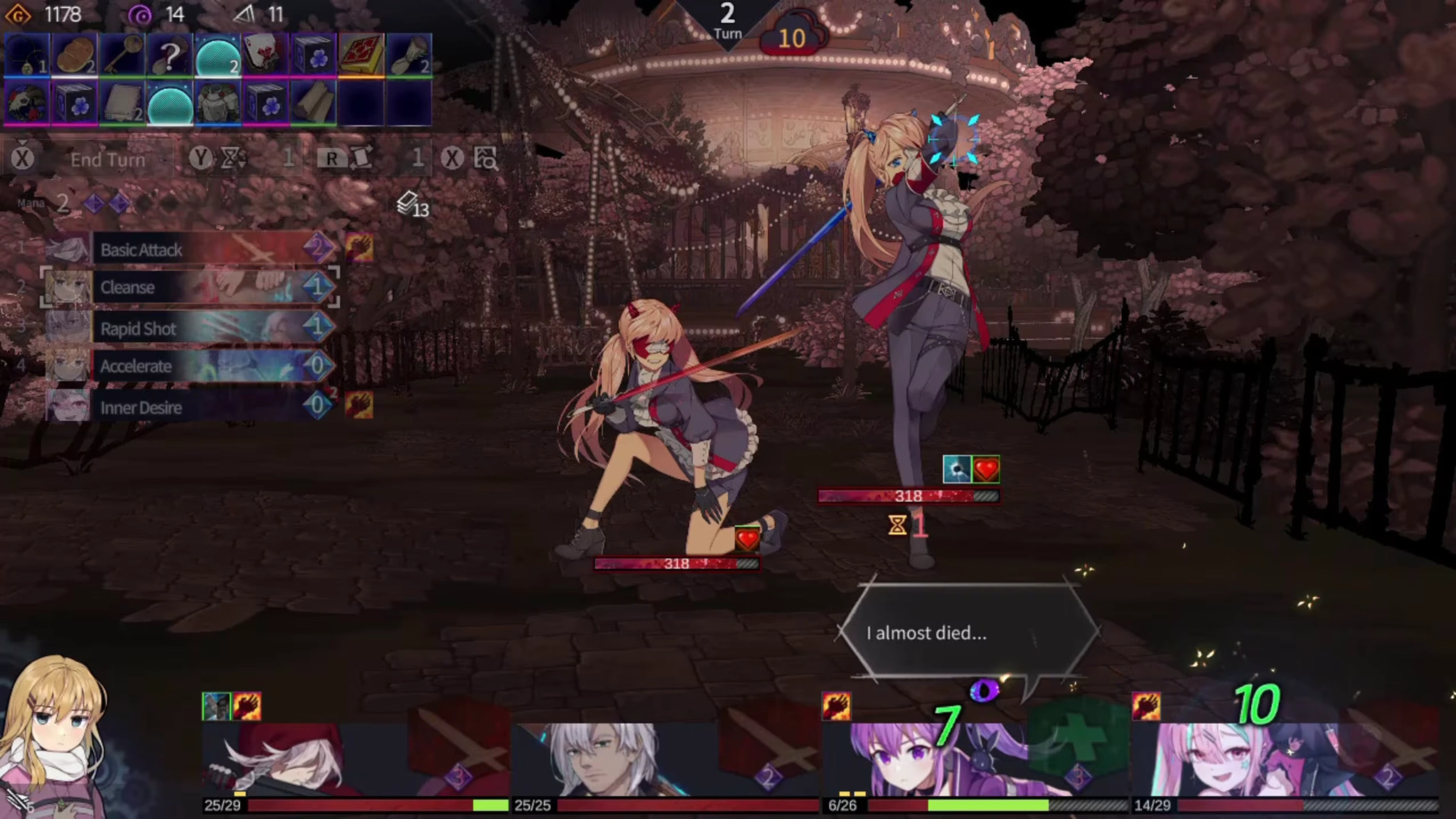This screenshot has height=819, width=1456.
Task: Select the Basic Attack skill card
Action: click(199, 250)
